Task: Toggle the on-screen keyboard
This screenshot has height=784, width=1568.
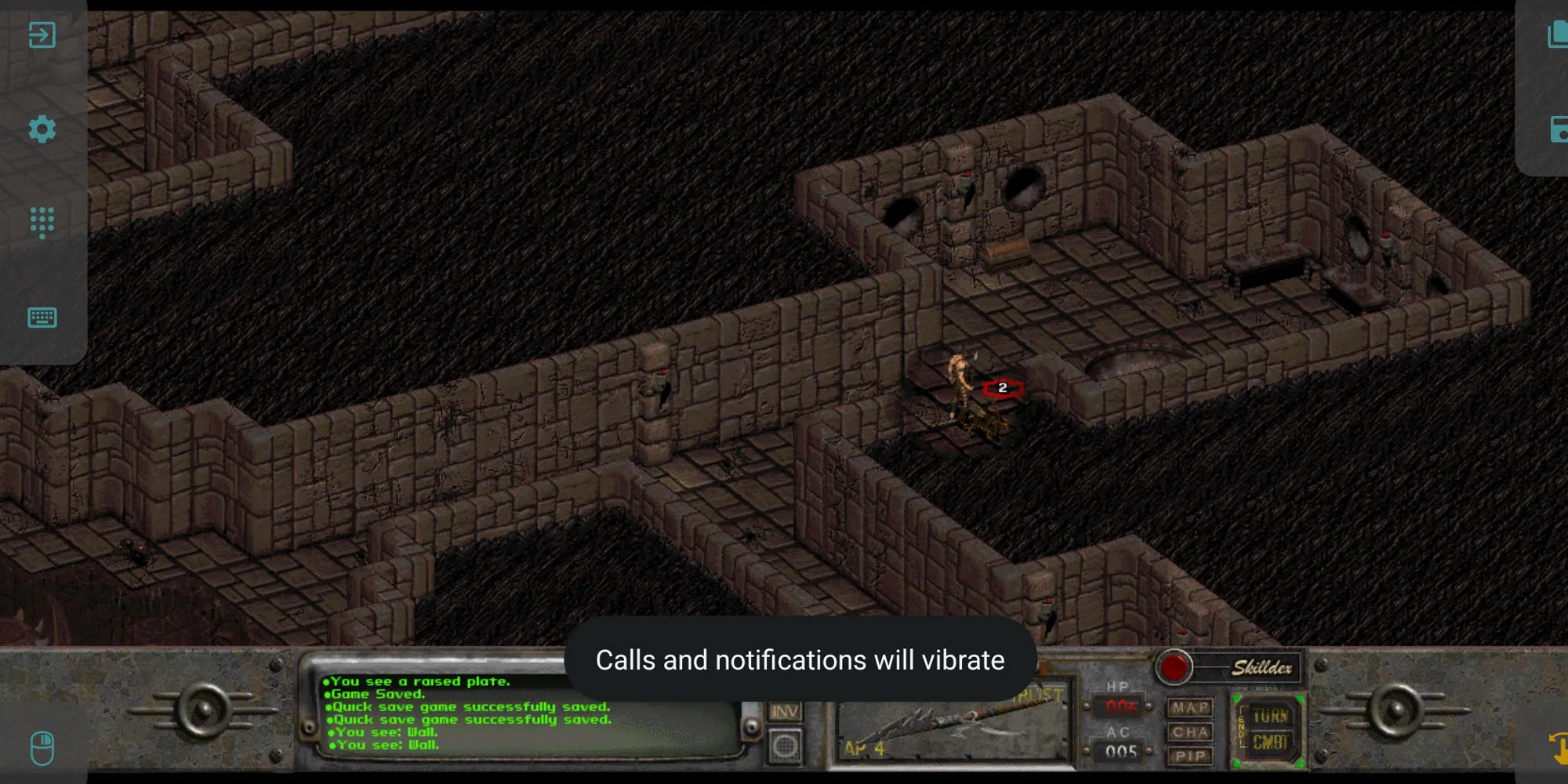Action: [x=42, y=318]
